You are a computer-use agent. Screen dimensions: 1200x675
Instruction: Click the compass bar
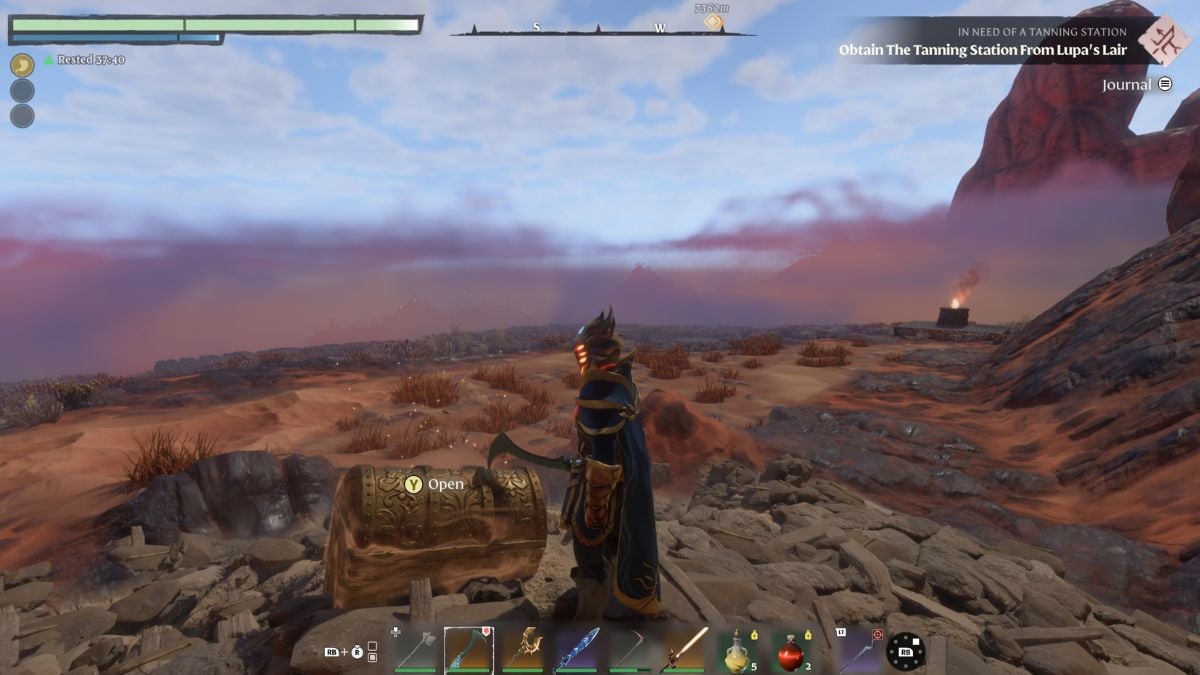(601, 30)
